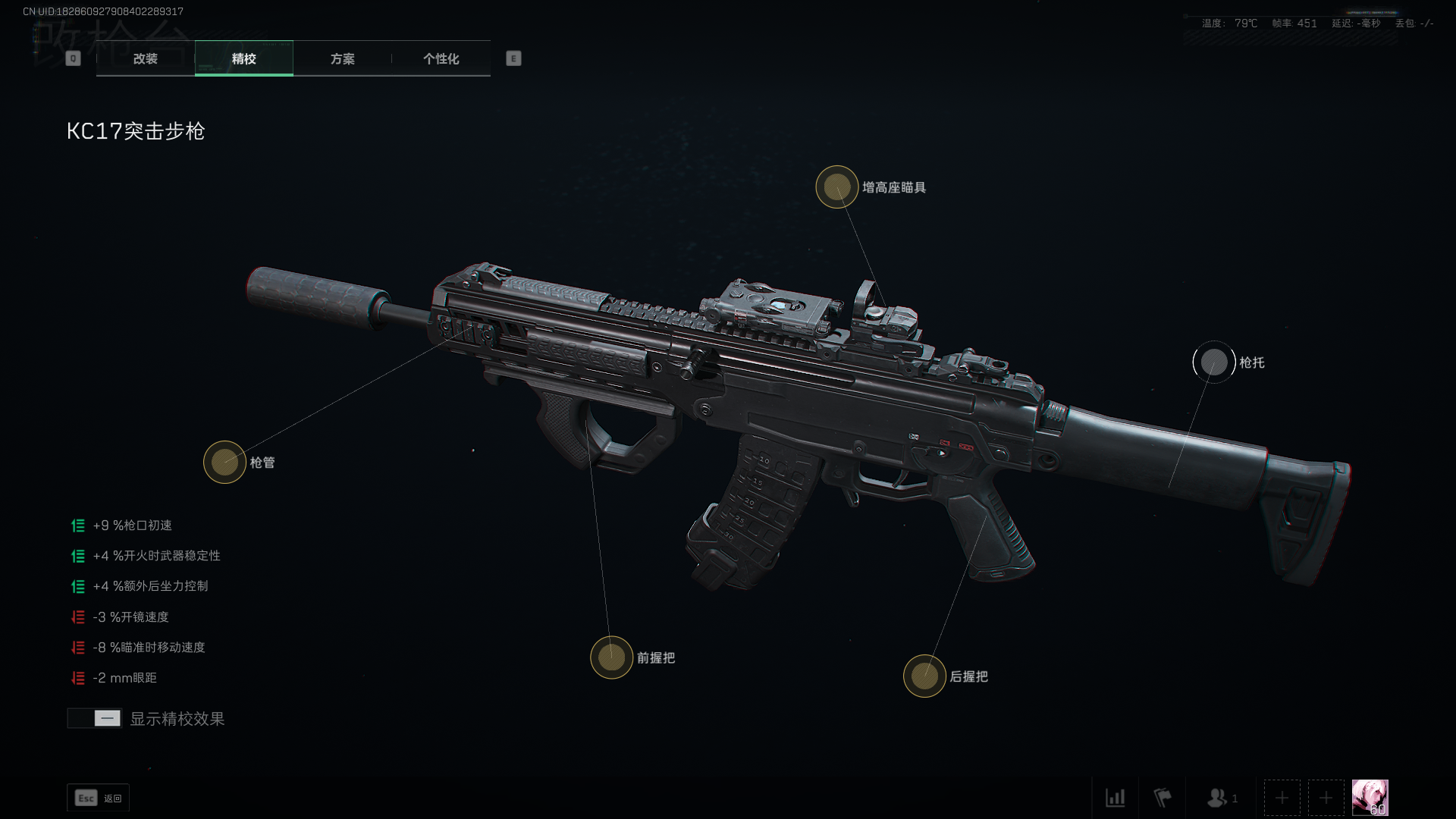The image size is (1456, 819).
Task: Toggle the 显示精校效果 switch
Action: (x=95, y=718)
